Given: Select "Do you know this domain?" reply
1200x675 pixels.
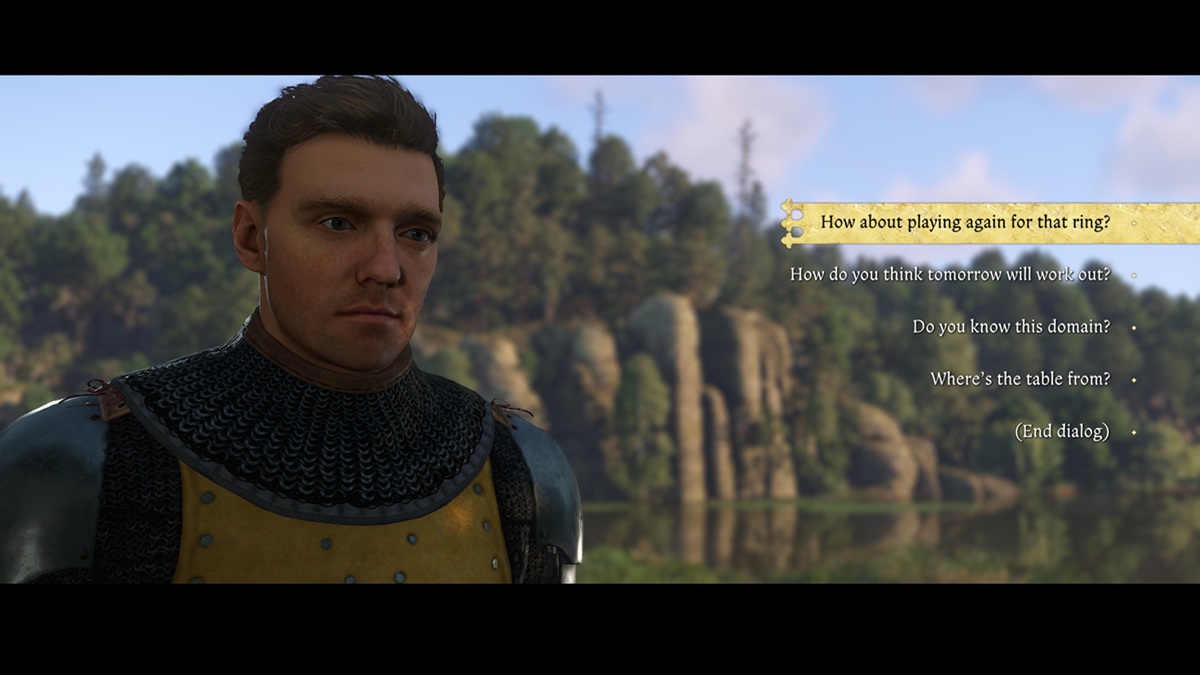Looking at the screenshot, I should tap(1010, 327).
